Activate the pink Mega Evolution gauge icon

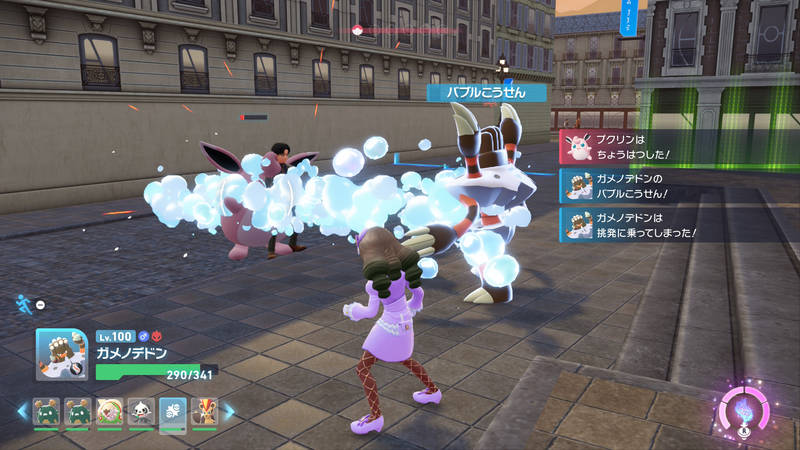745,411
